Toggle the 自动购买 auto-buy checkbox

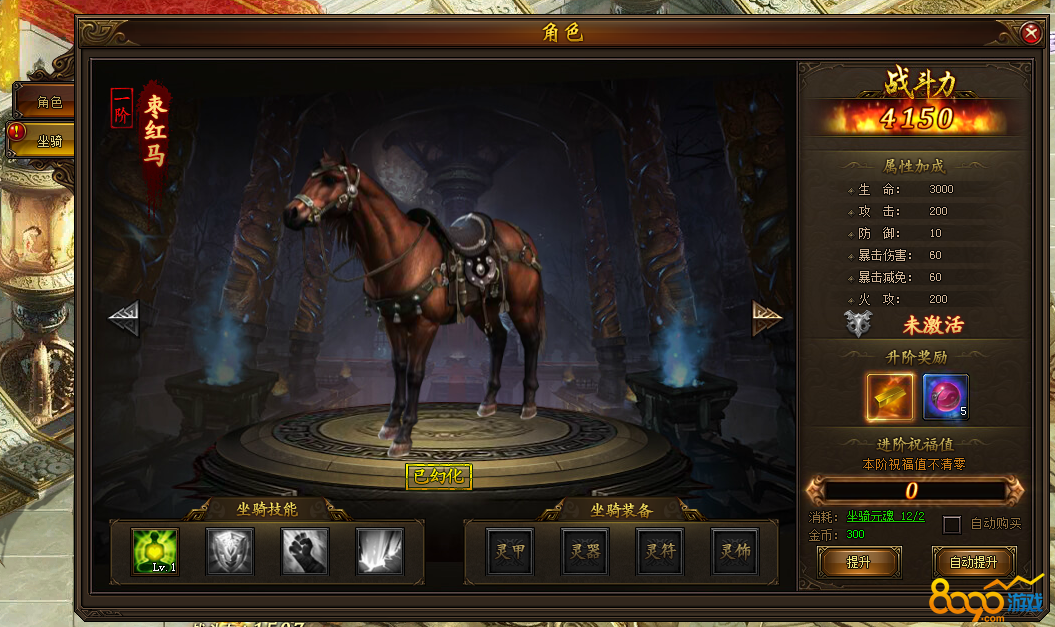coord(952,524)
